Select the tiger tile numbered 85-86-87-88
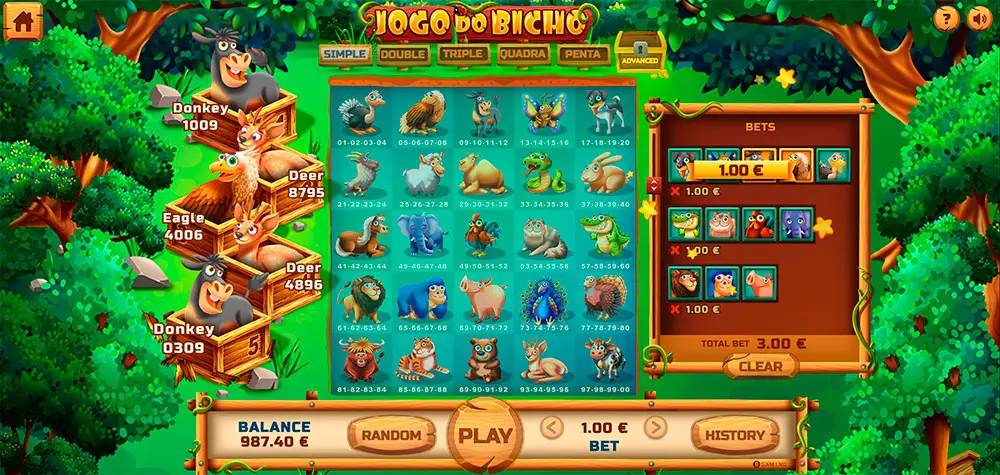Image resolution: width=1000 pixels, height=475 pixels. 421,360
